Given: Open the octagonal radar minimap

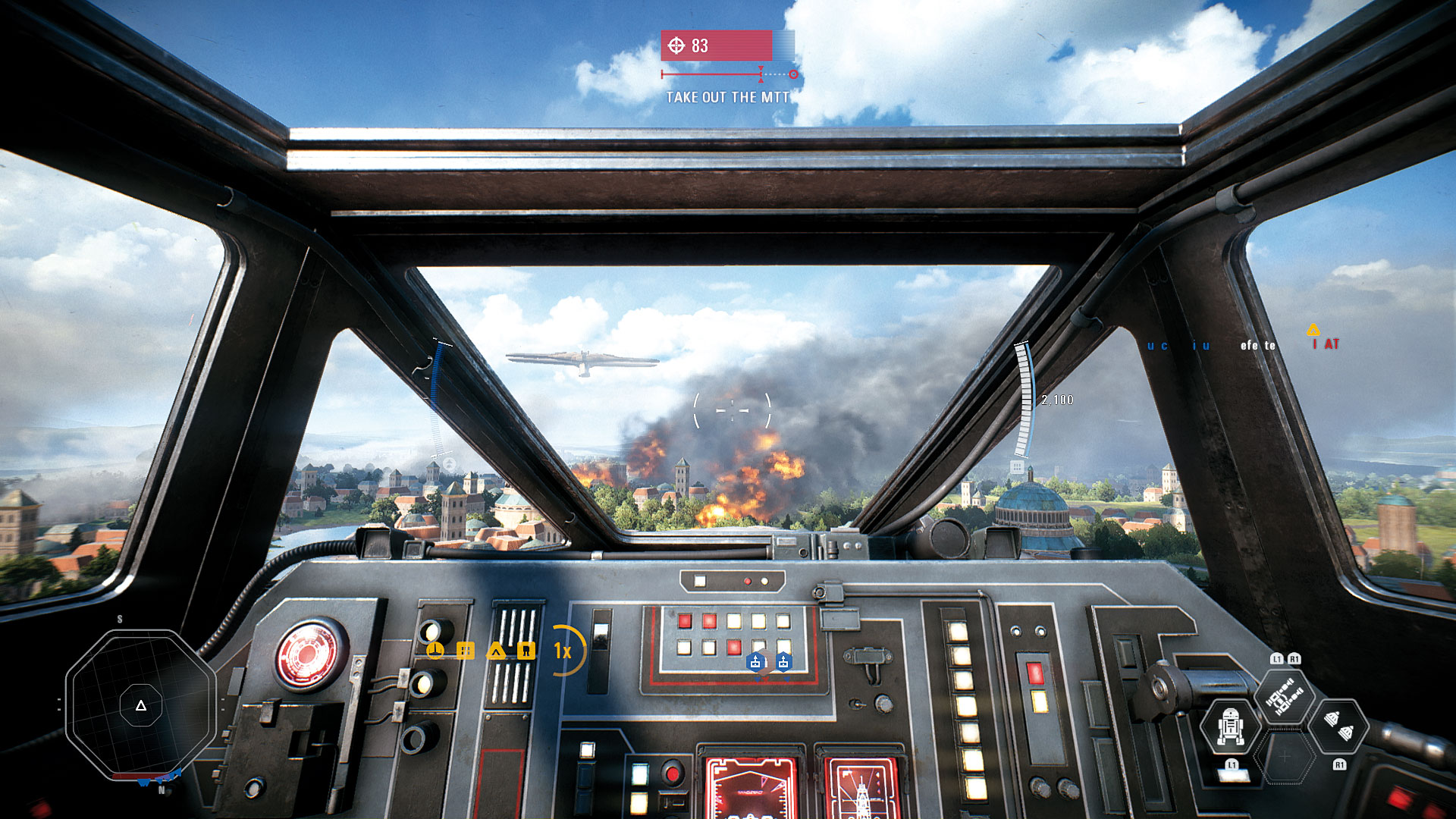Looking at the screenshot, I should [x=141, y=705].
